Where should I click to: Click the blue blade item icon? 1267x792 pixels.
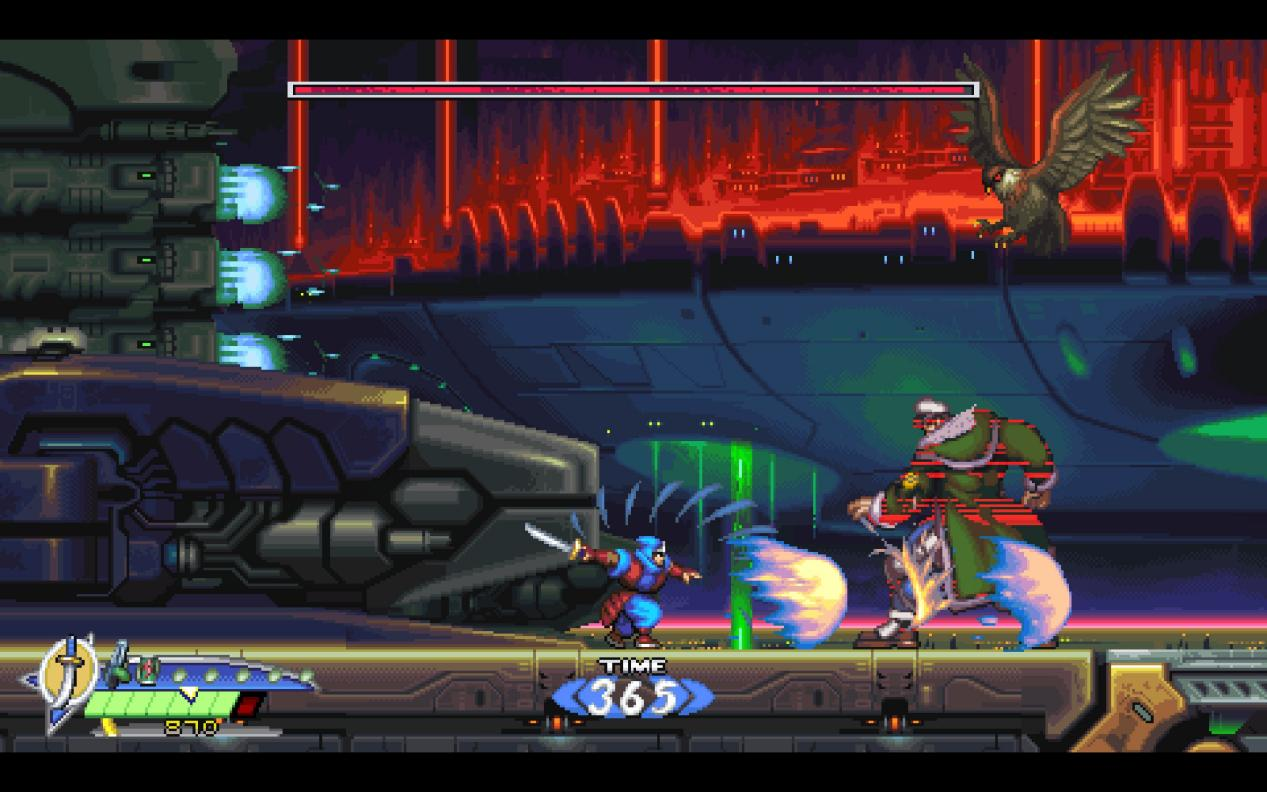pos(119,663)
